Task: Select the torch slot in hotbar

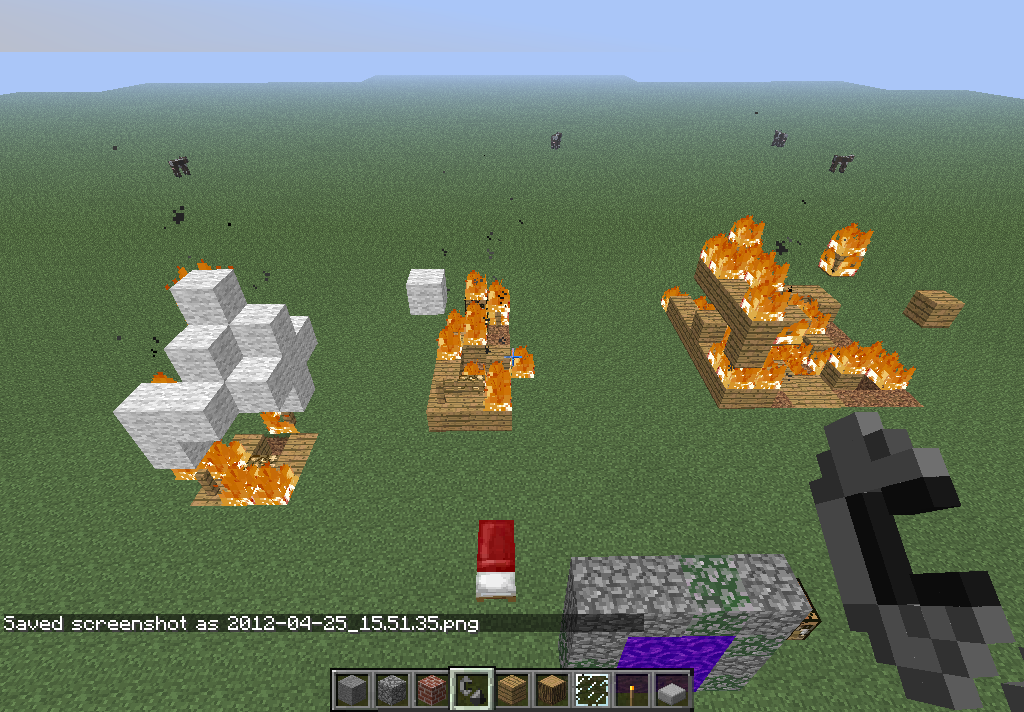Action: (631, 689)
